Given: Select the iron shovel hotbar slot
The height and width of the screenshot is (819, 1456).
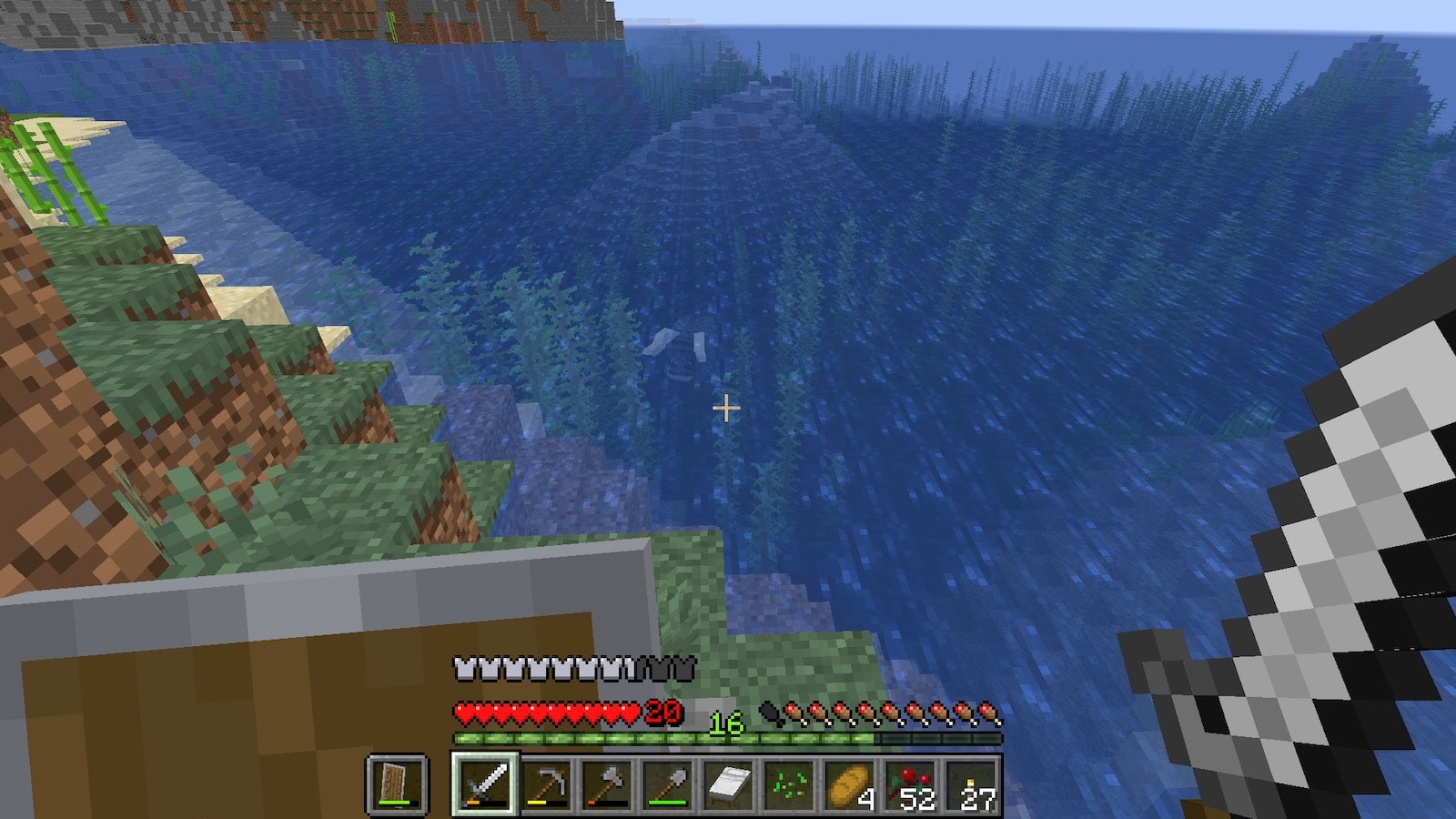Looking at the screenshot, I should coord(668,784).
